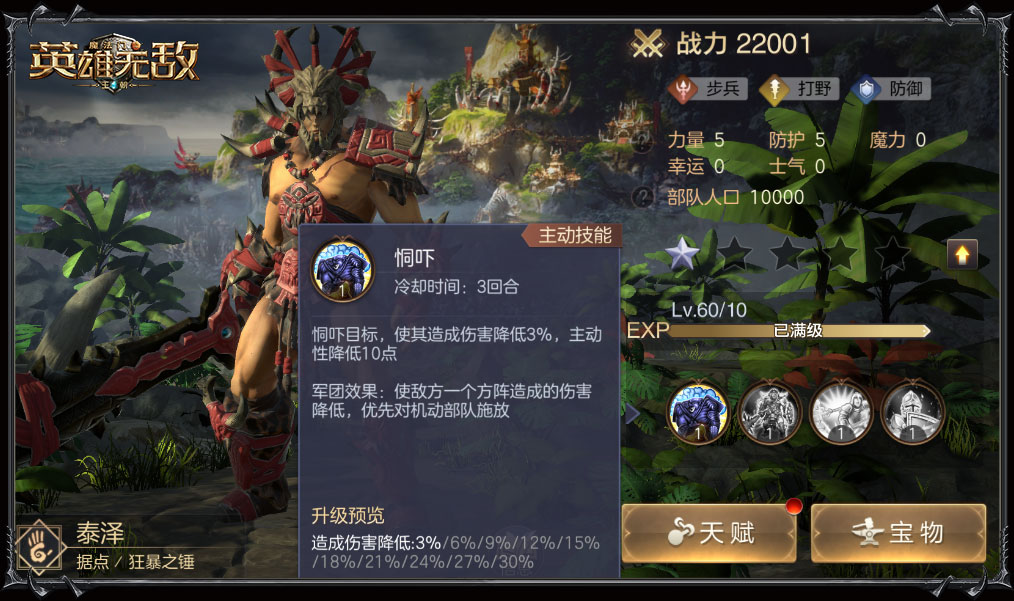Choose the gray glowing spellcaster skill icon
The image size is (1014, 601).
coord(841,412)
